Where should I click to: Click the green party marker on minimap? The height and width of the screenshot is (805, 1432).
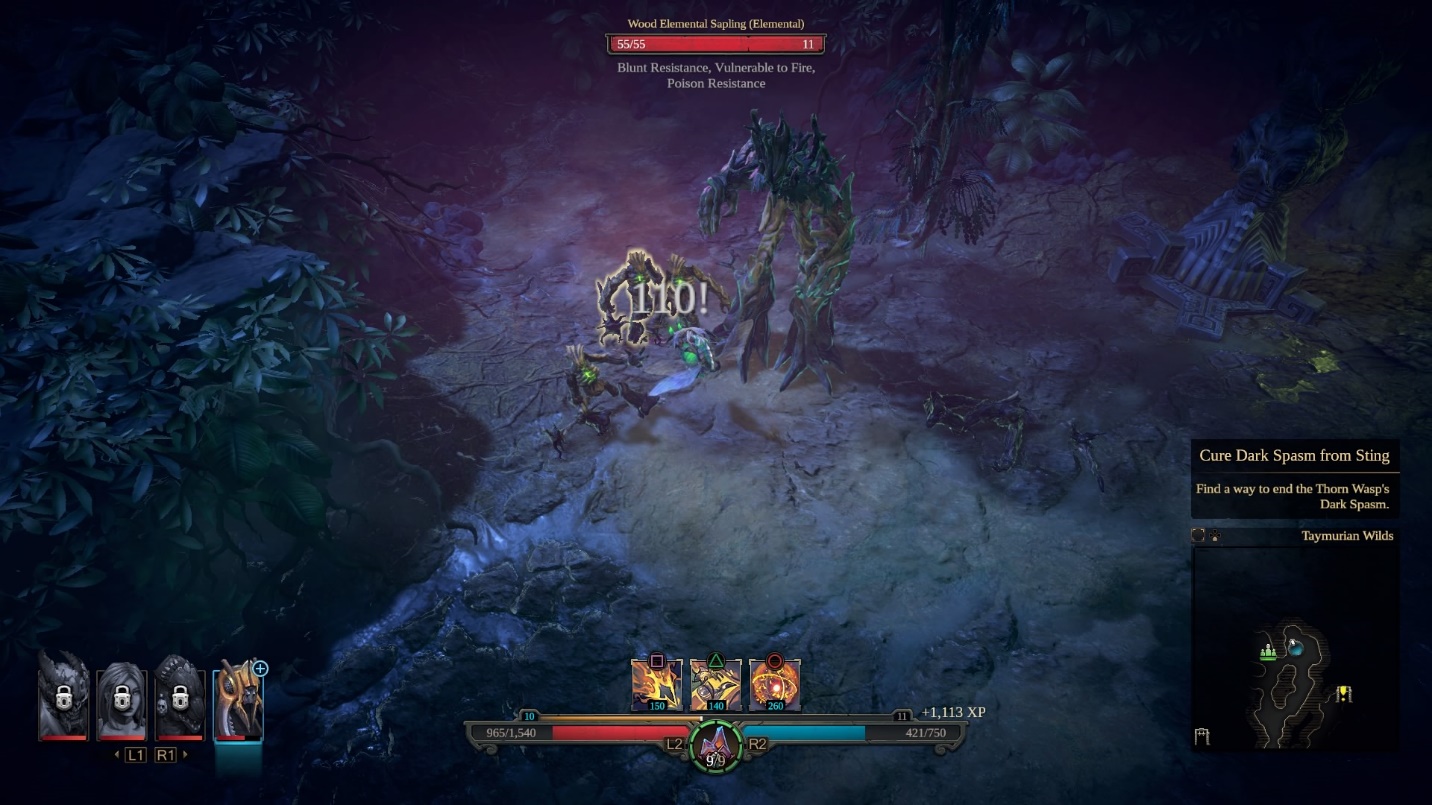1268,652
